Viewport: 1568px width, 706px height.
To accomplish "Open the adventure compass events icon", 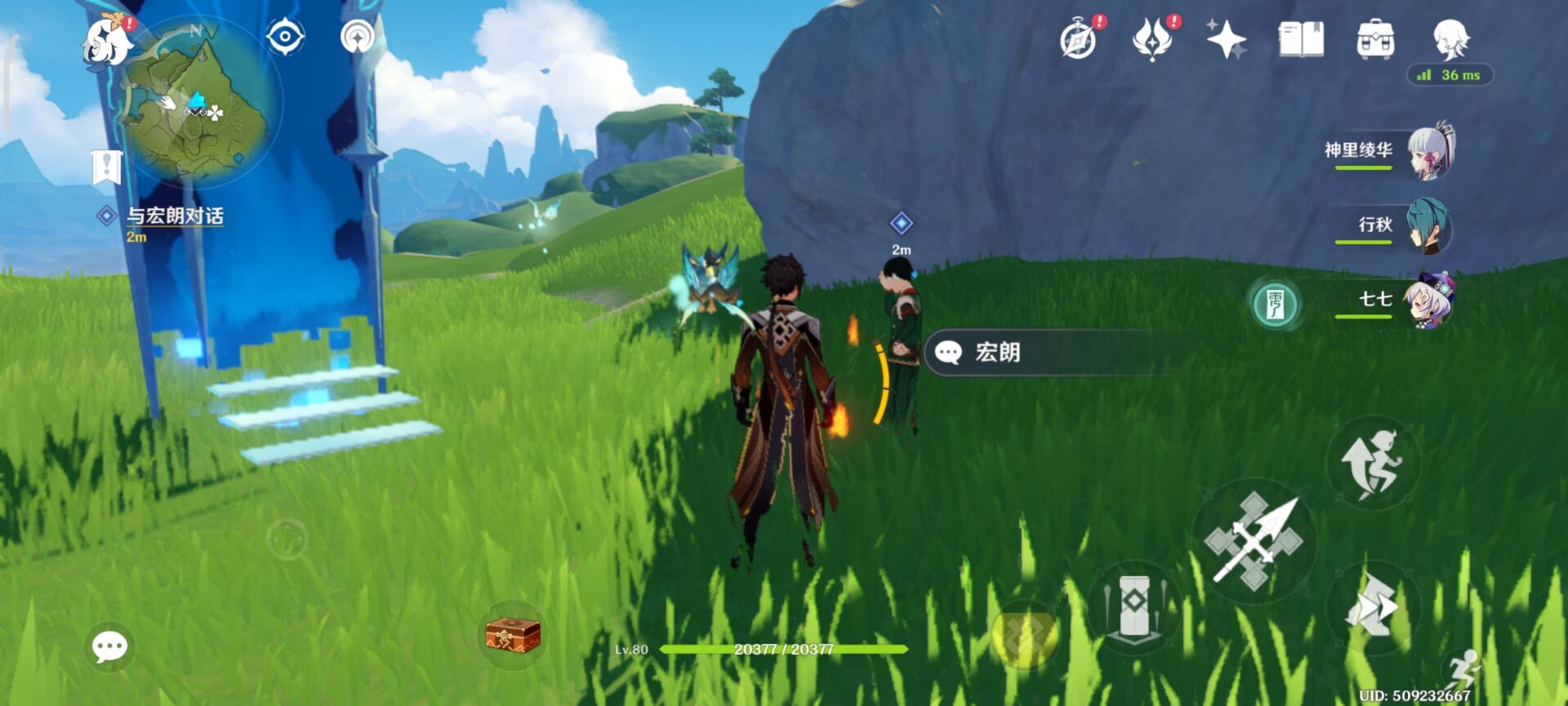I will [1079, 39].
